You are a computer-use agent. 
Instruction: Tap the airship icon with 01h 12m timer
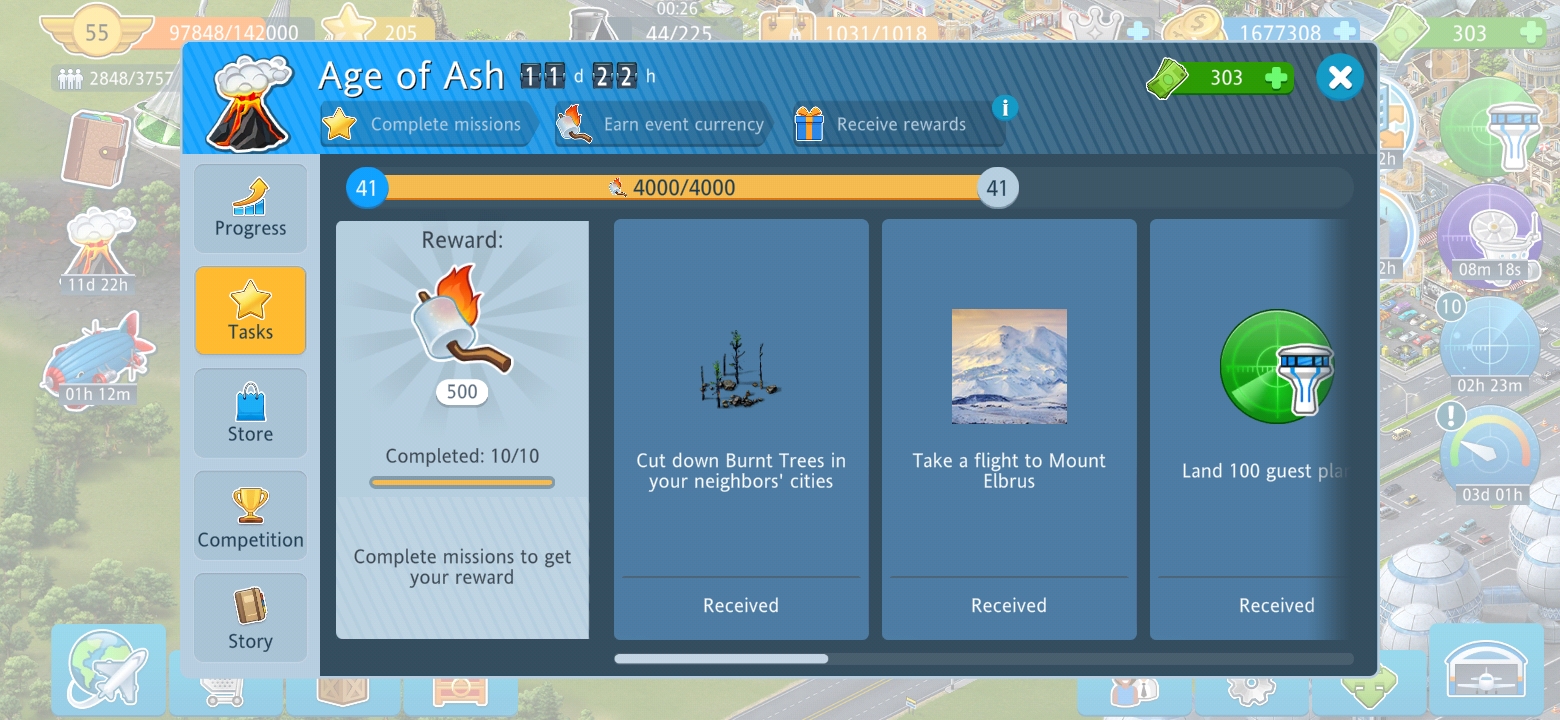[x=97, y=358]
